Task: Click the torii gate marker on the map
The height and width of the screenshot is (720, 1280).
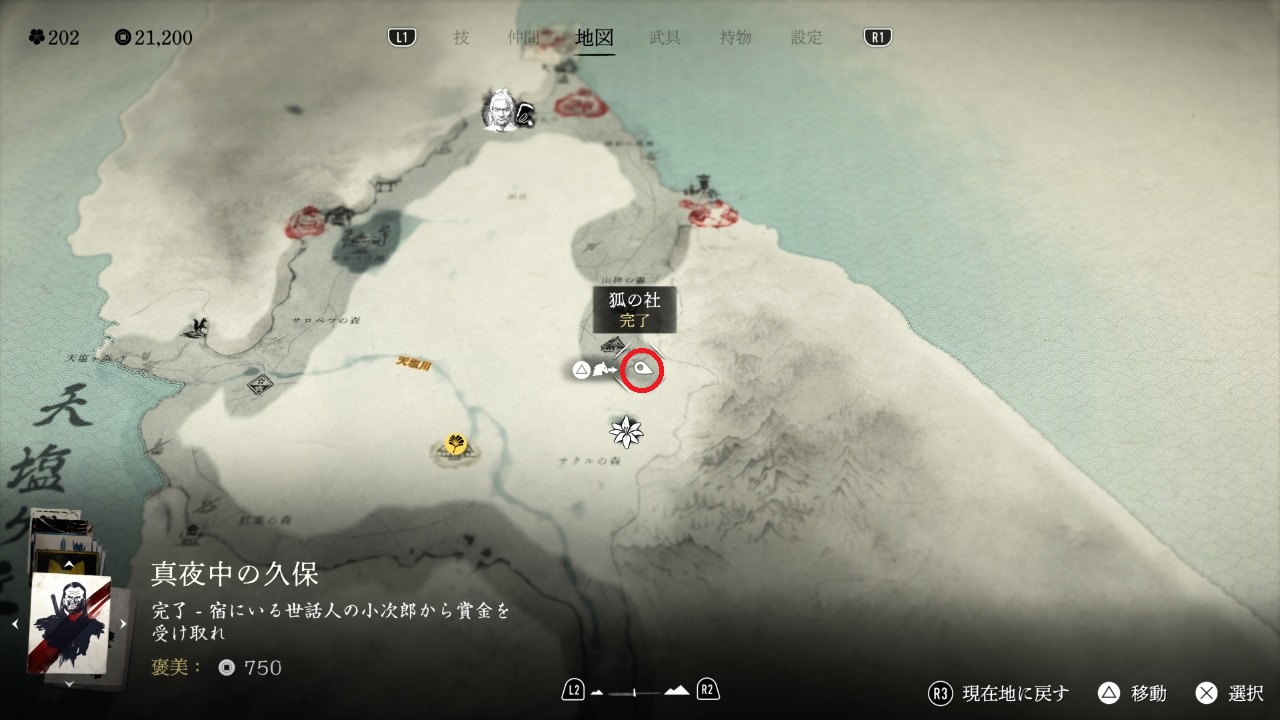Action: (x=384, y=185)
